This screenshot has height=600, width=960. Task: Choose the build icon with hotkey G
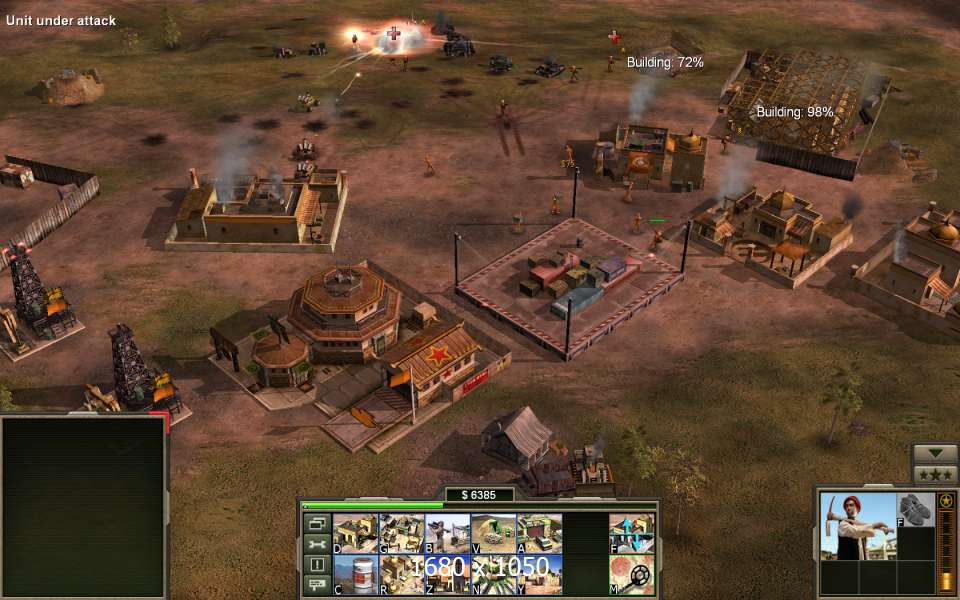click(x=402, y=534)
